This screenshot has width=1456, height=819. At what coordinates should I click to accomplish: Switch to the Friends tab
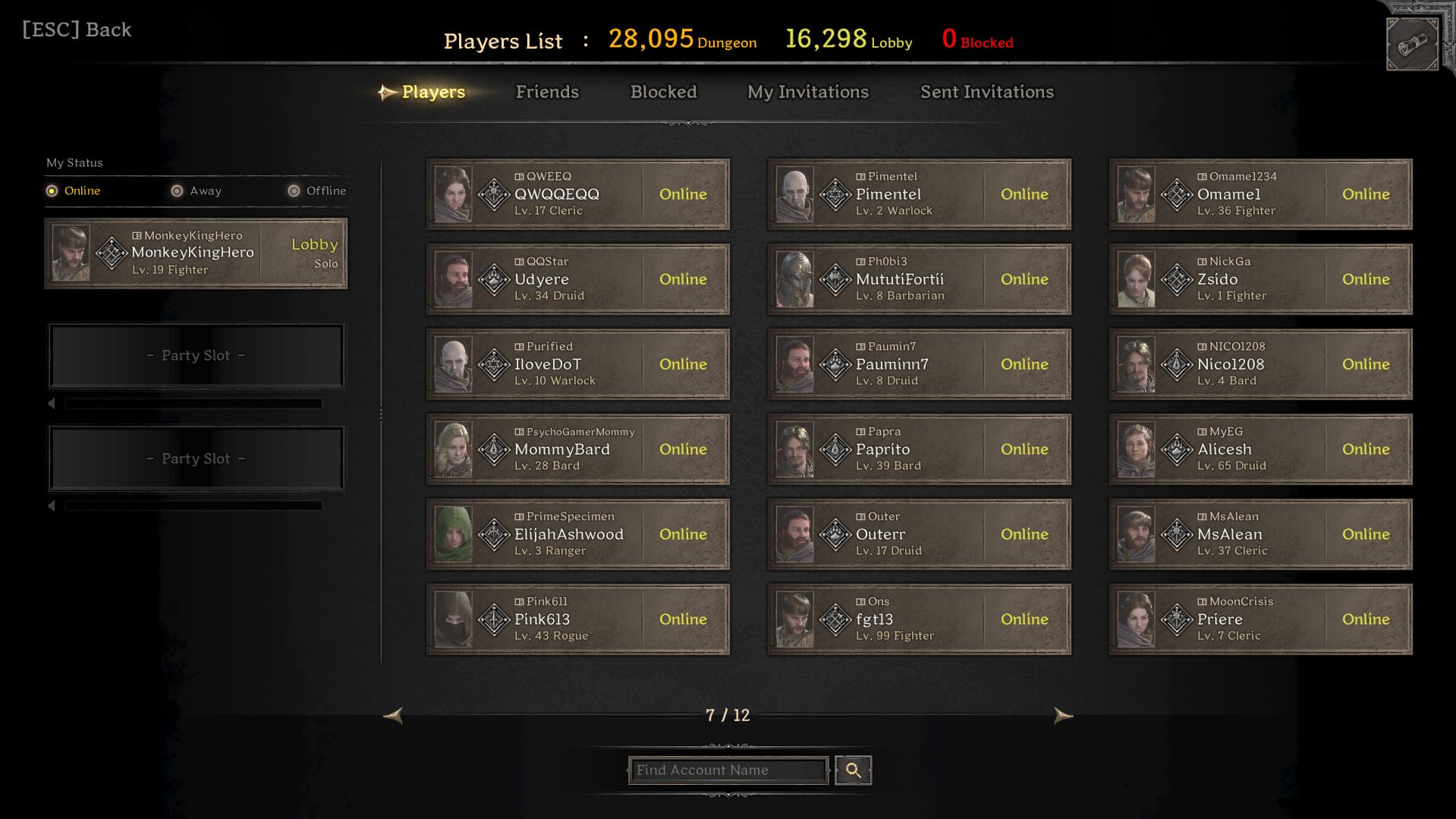tap(547, 92)
